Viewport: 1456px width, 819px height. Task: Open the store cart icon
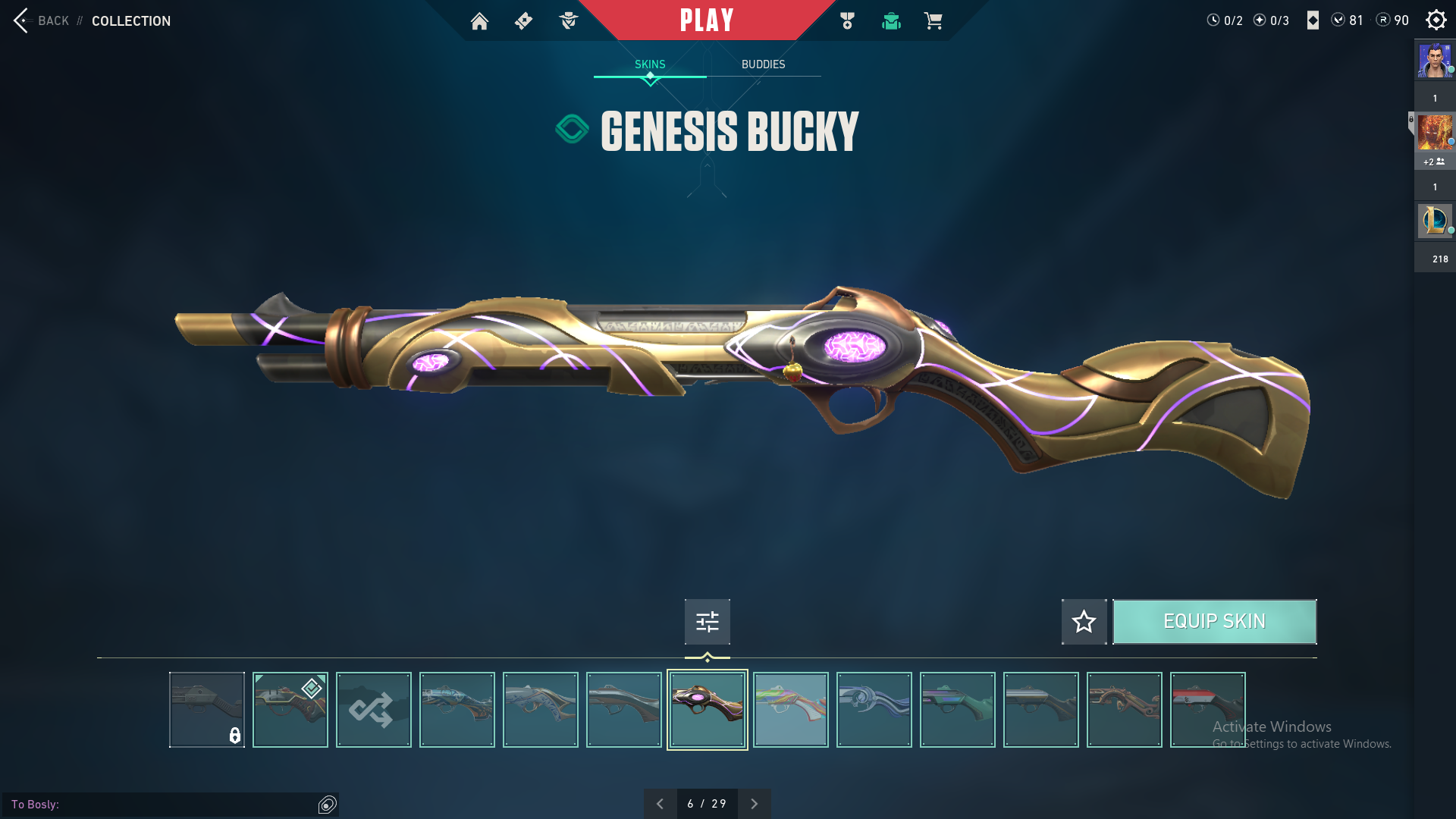(933, 21)
